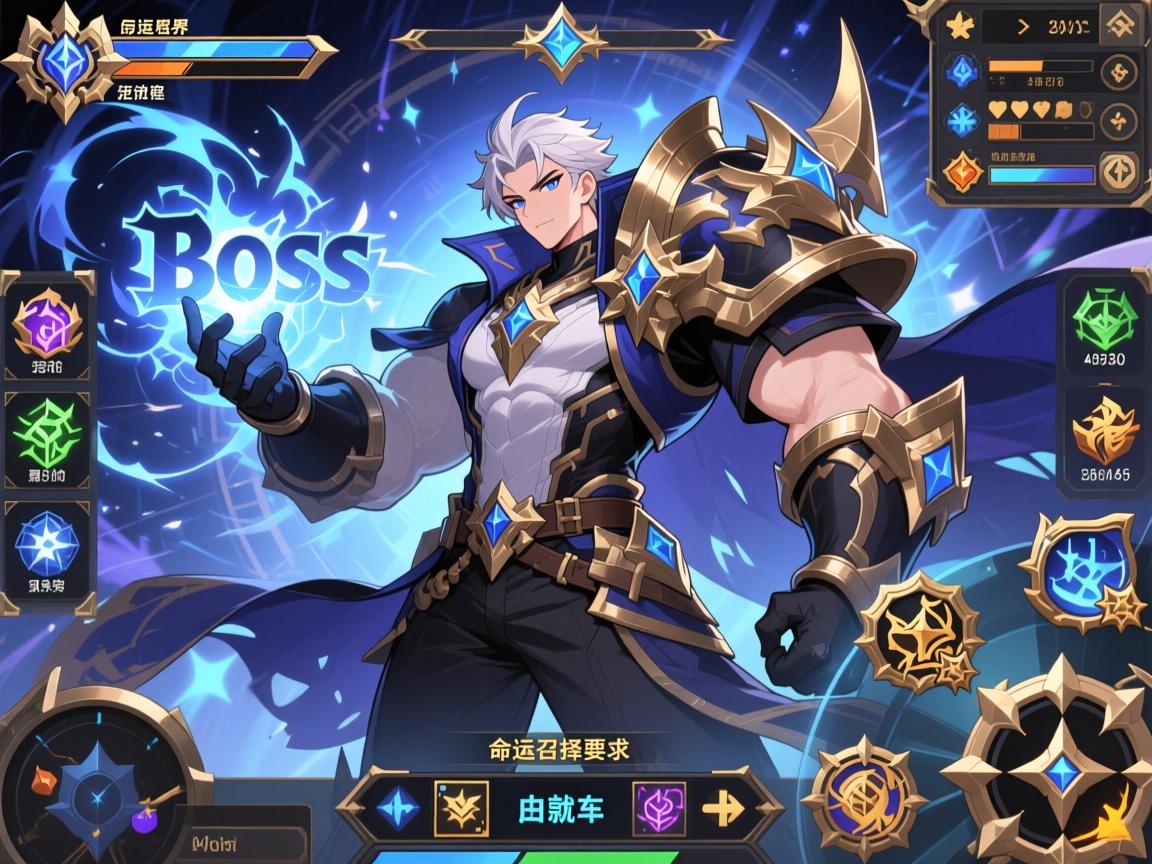Screen dimensions: 1152x864
Task: Select the purple orb skill slot
Action: pyautogui.click(x=47, y=327)
